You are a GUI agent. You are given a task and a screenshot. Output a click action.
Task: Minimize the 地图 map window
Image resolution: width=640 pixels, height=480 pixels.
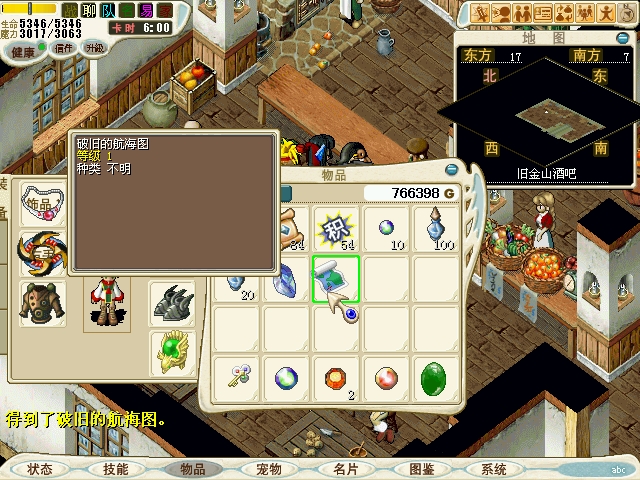pyautogui.click(x=621, y=38)
